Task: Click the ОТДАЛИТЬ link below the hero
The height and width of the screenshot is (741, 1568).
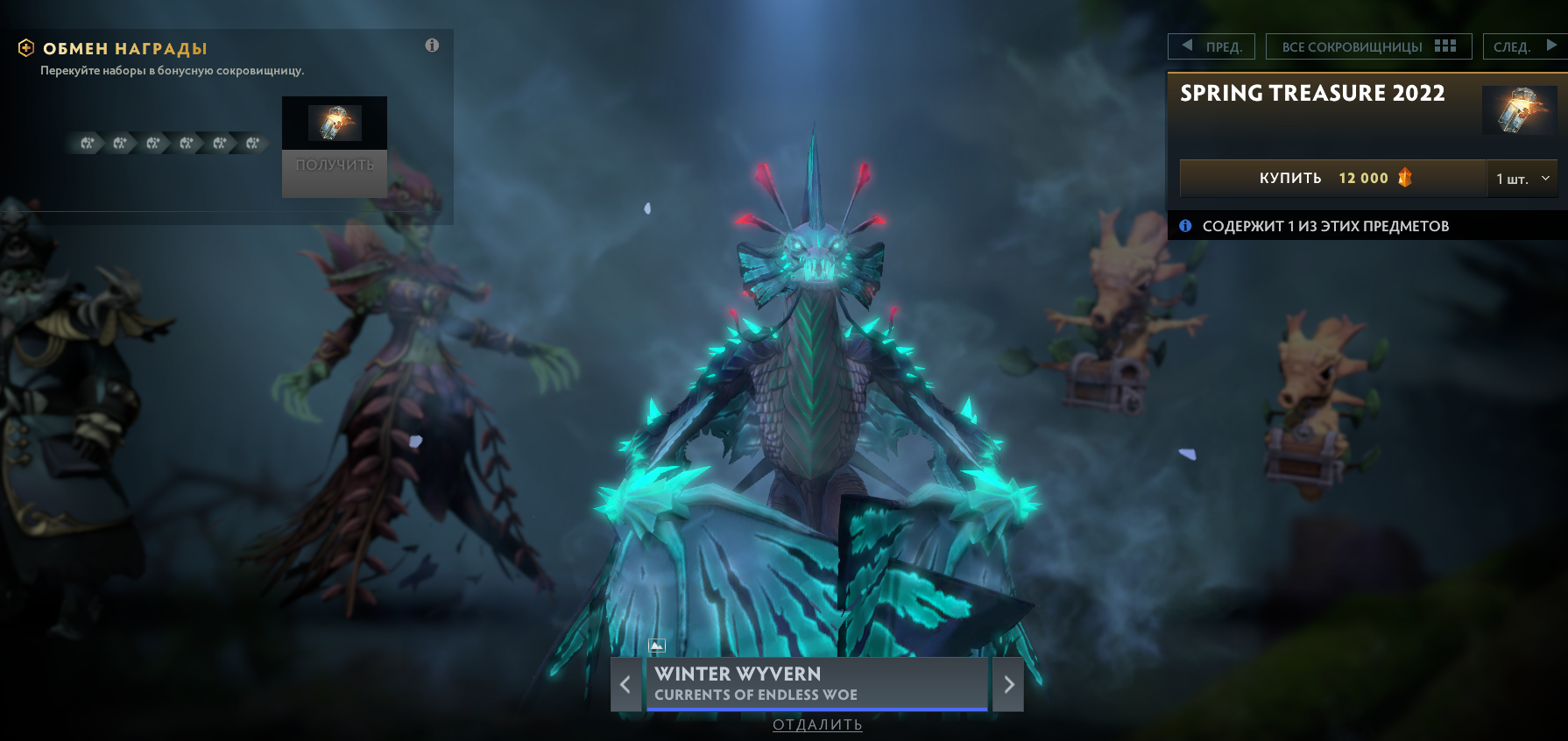Action: point(816,725)
